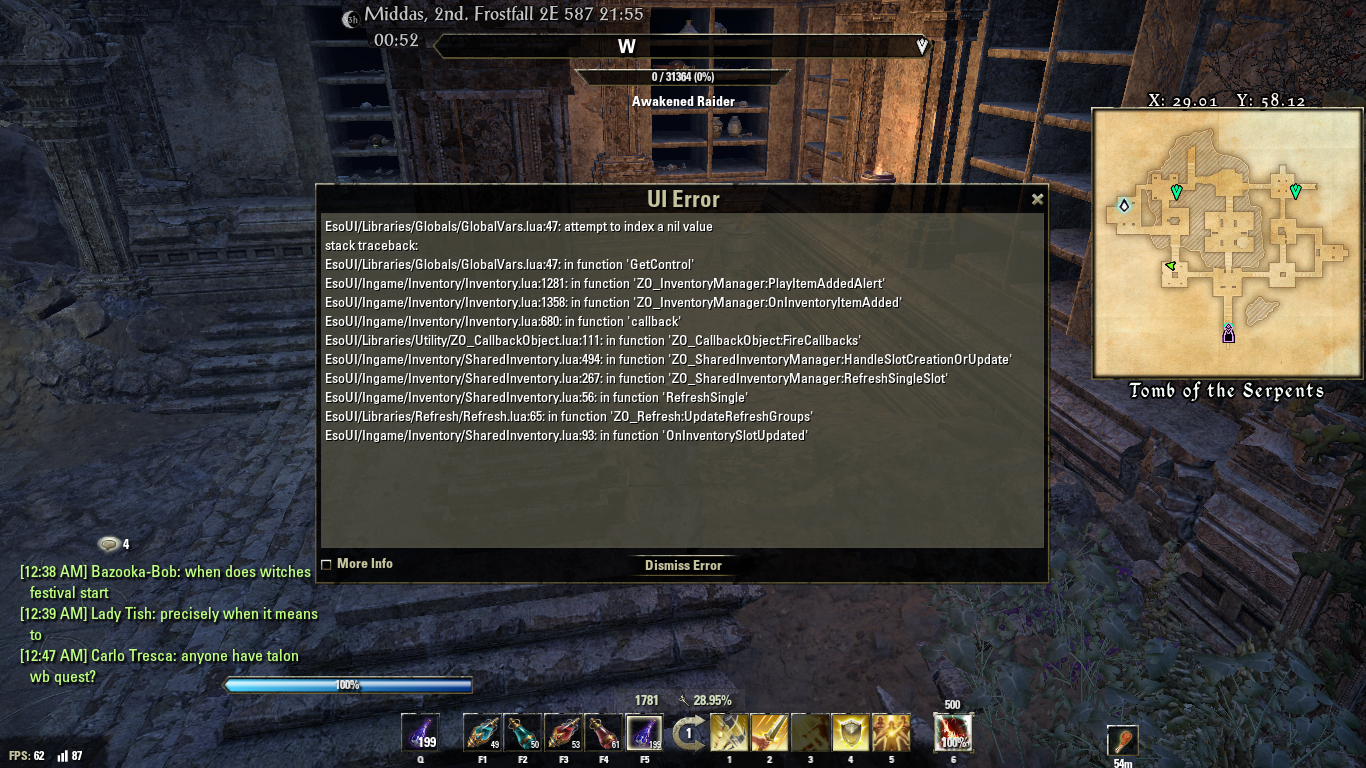This screenshot has height=768, width=1366.
Task: Click the 0/31364 boss health bar
Action: [x=683, y=75]
